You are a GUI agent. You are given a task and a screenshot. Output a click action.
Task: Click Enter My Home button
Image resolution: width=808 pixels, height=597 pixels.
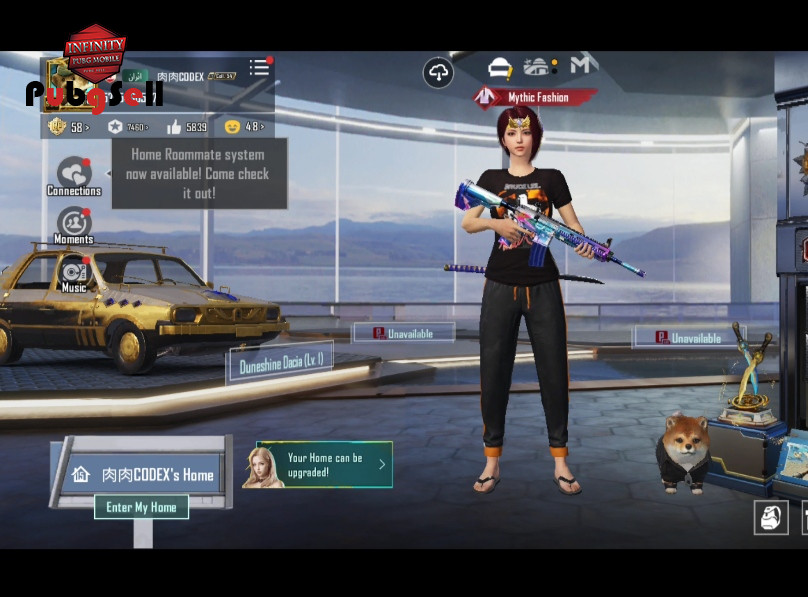(x=141, y=507)
